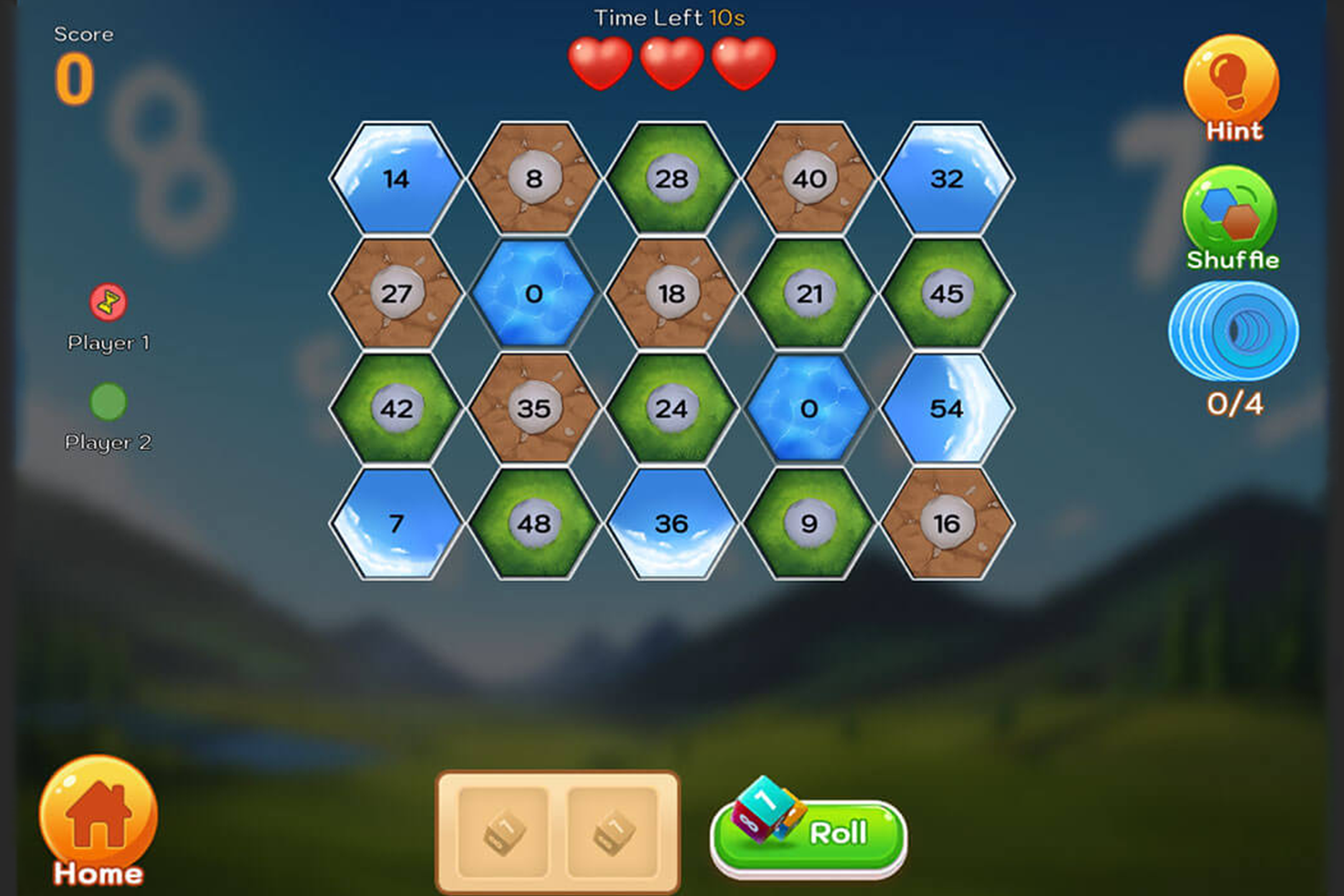Click the blue hex tile numbered 32

coord(946,179)
